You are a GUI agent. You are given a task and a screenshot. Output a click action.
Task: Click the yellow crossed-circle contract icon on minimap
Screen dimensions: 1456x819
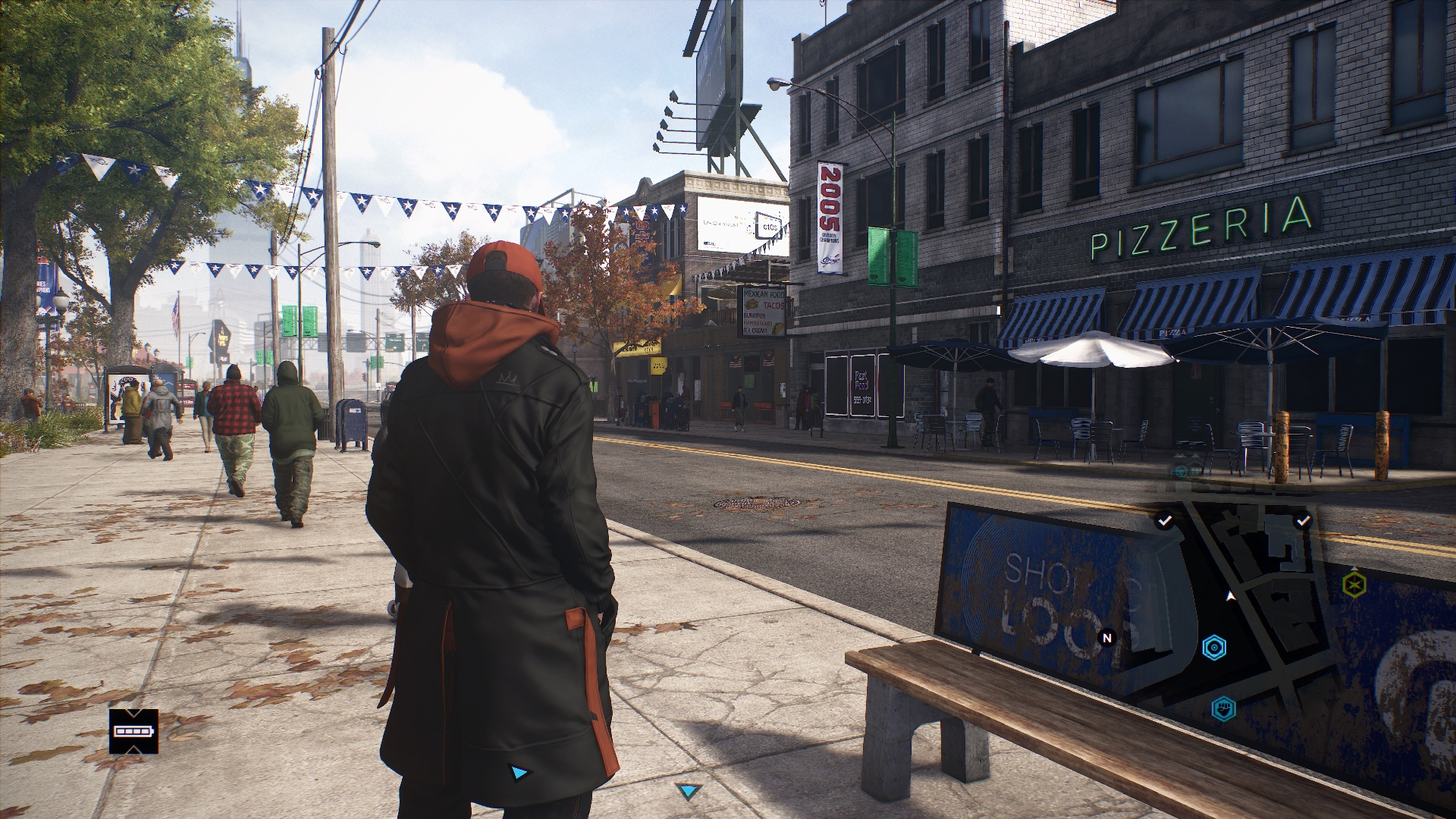click(1353, 582)
